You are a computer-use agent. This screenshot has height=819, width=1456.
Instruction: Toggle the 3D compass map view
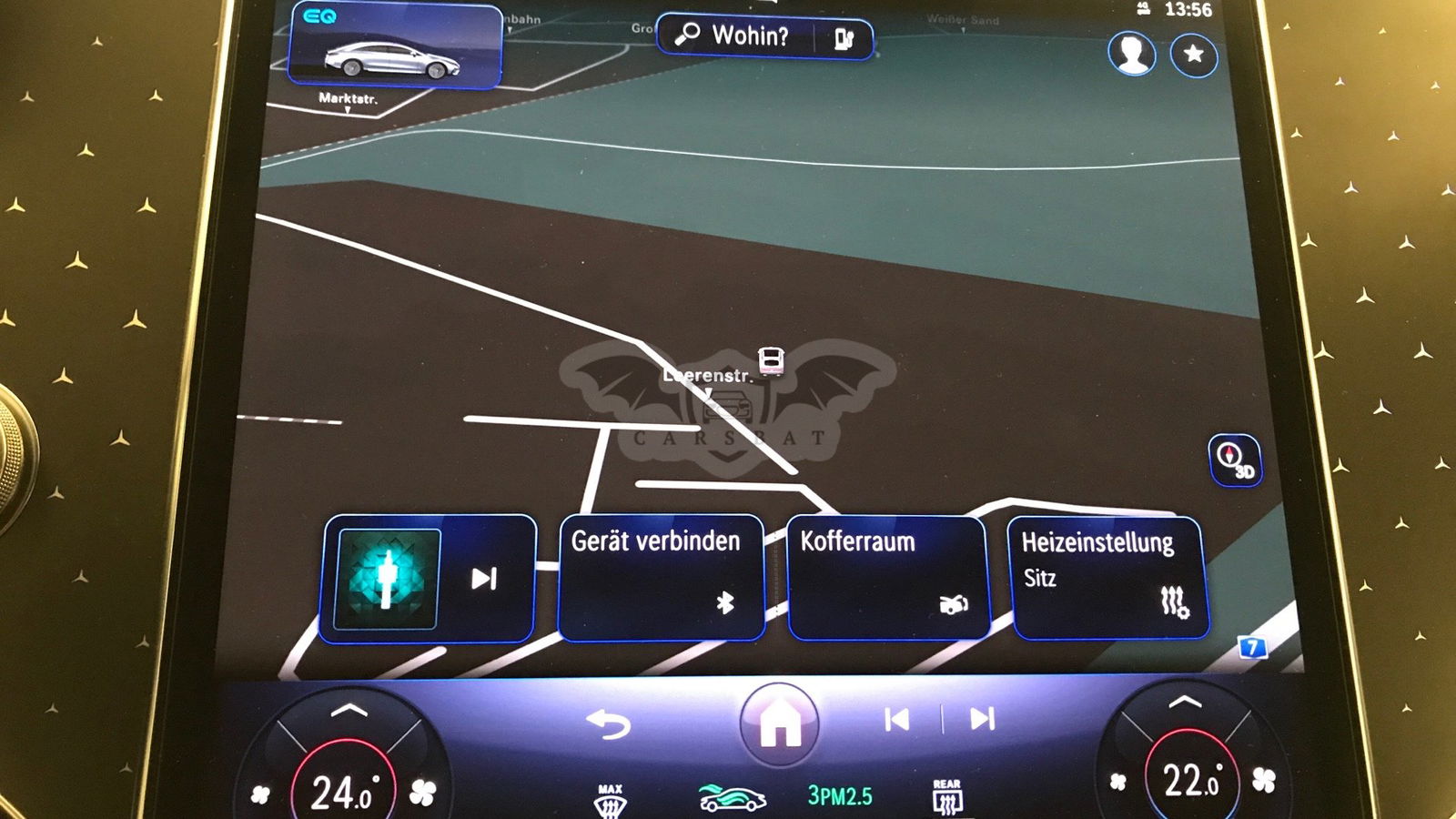(1234, 460)
